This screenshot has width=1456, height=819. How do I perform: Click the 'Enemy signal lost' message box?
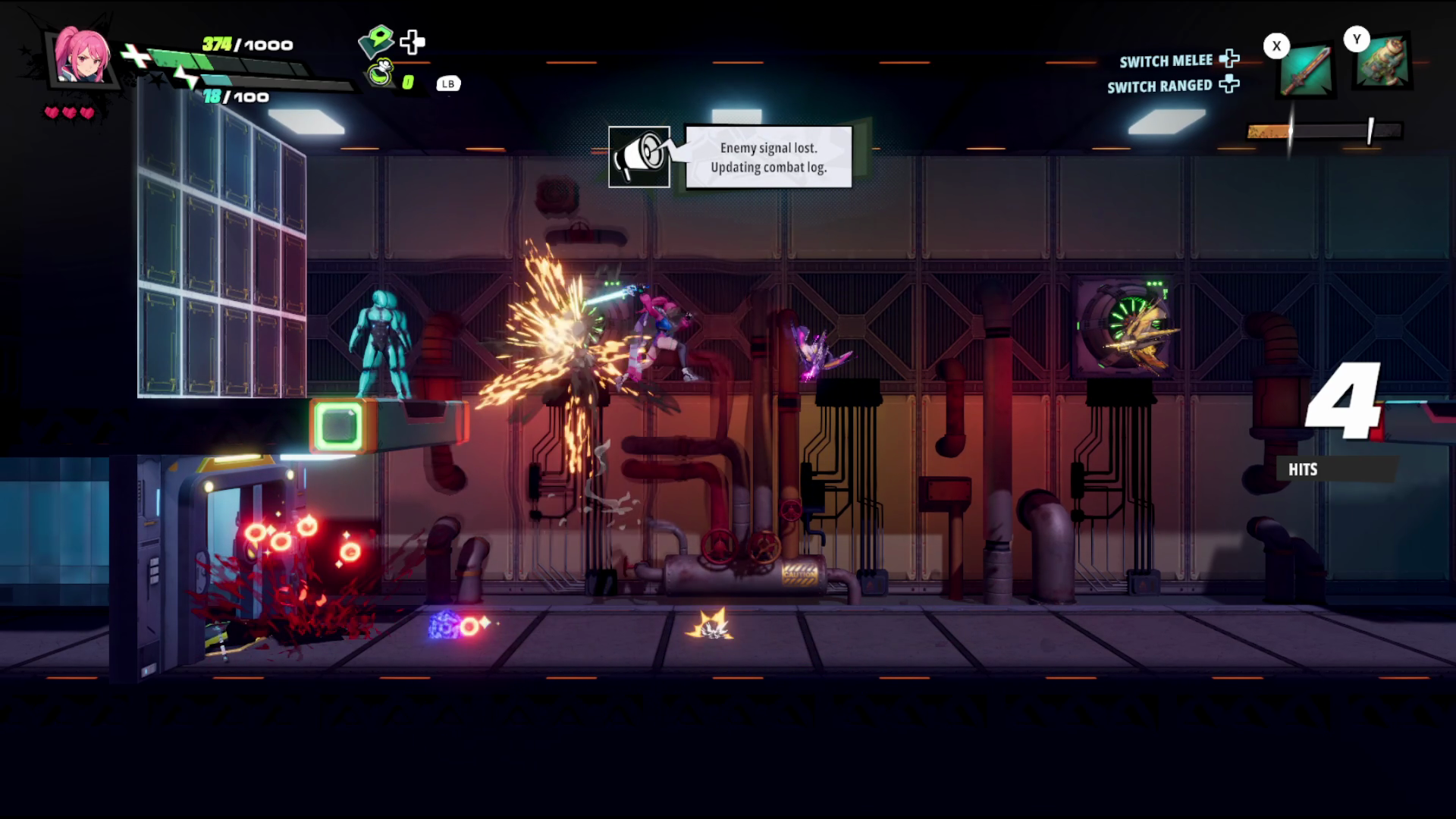[x=768, y=157]
